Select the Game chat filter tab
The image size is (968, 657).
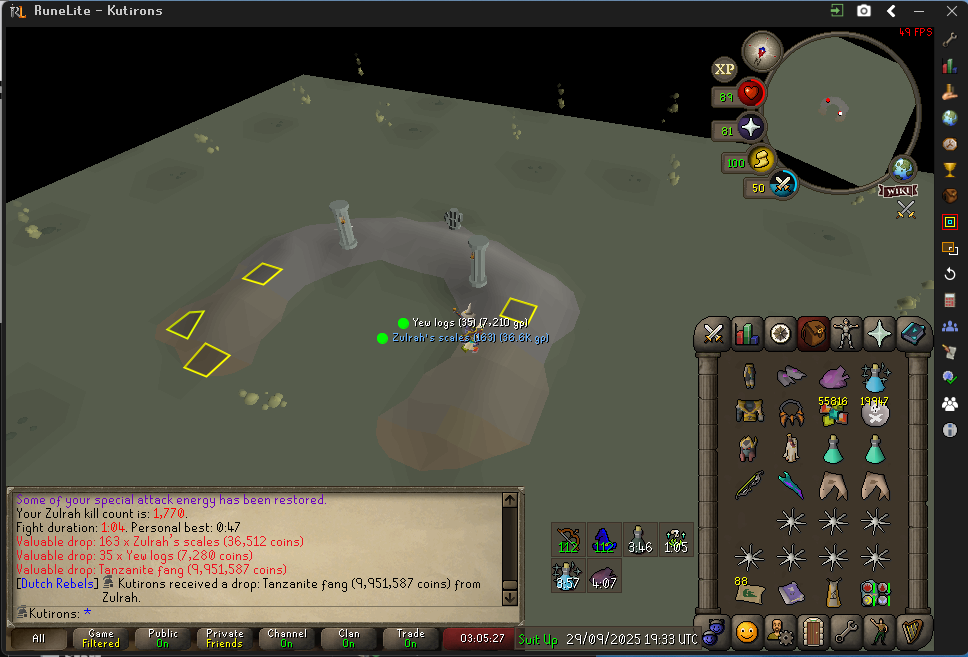[101, 638]
